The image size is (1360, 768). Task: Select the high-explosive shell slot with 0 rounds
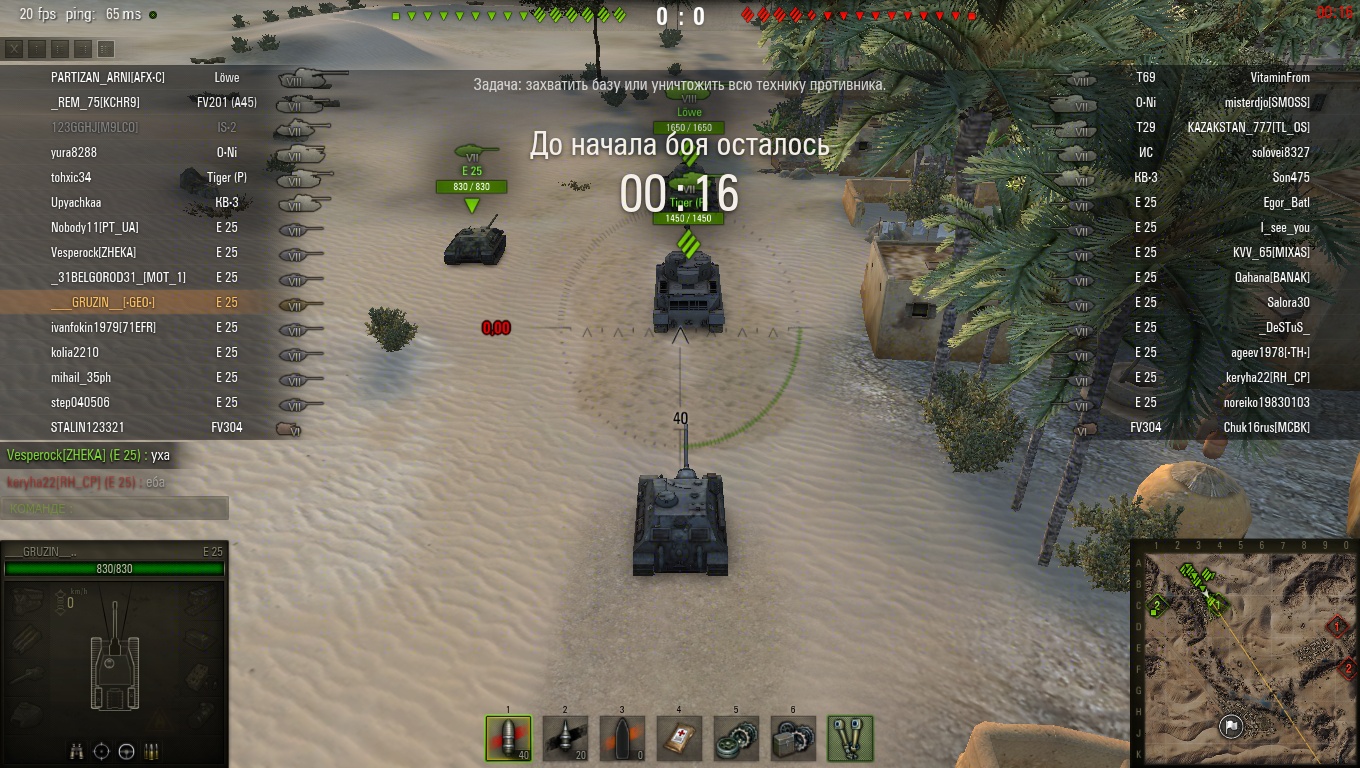pyautogui.click(x=622, y=738)
